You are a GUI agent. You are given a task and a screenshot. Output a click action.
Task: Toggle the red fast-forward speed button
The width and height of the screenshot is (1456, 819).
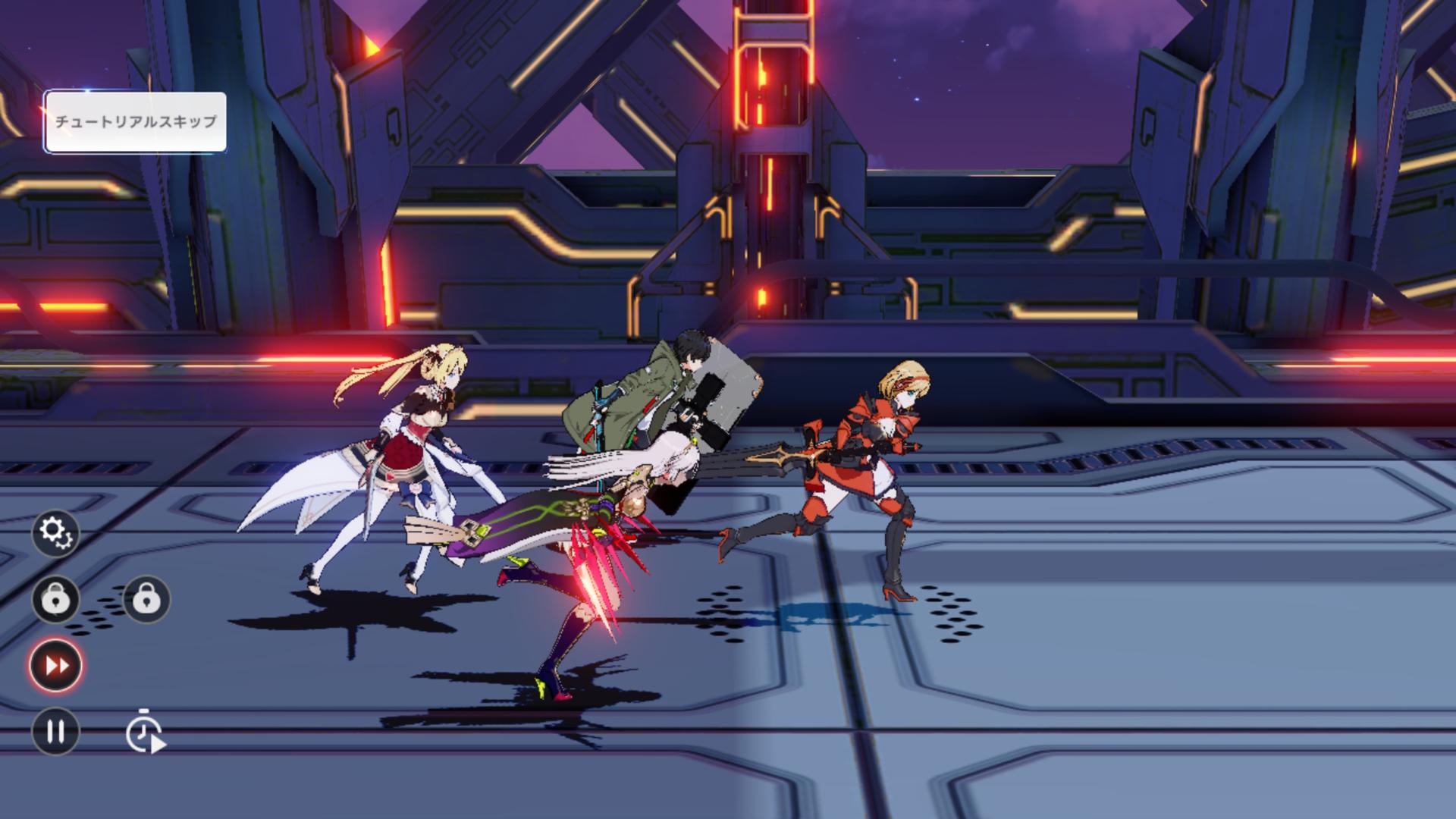(x=56, y=666)
